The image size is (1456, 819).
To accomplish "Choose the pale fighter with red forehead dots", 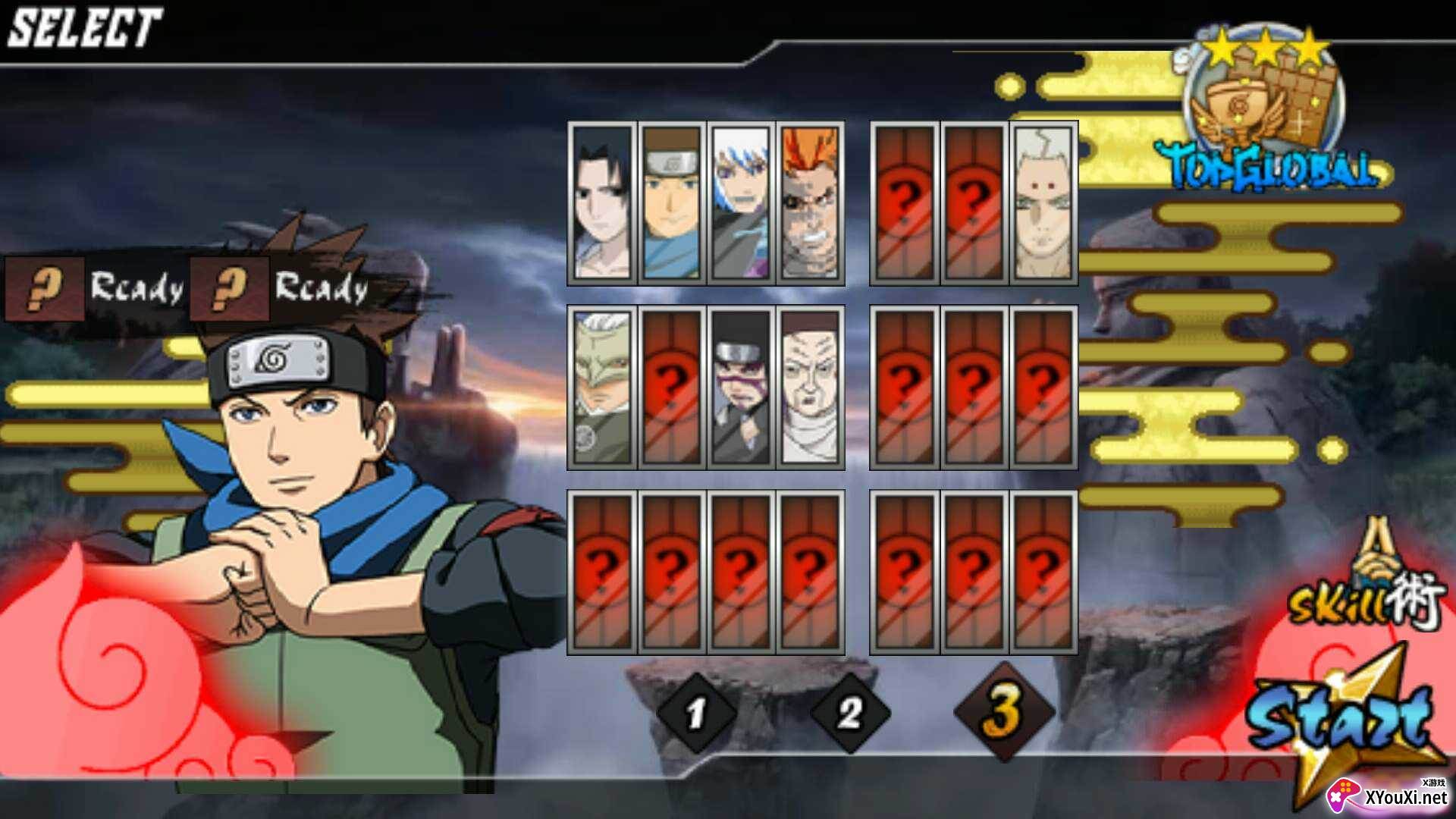I will (x=1043, y=202).
